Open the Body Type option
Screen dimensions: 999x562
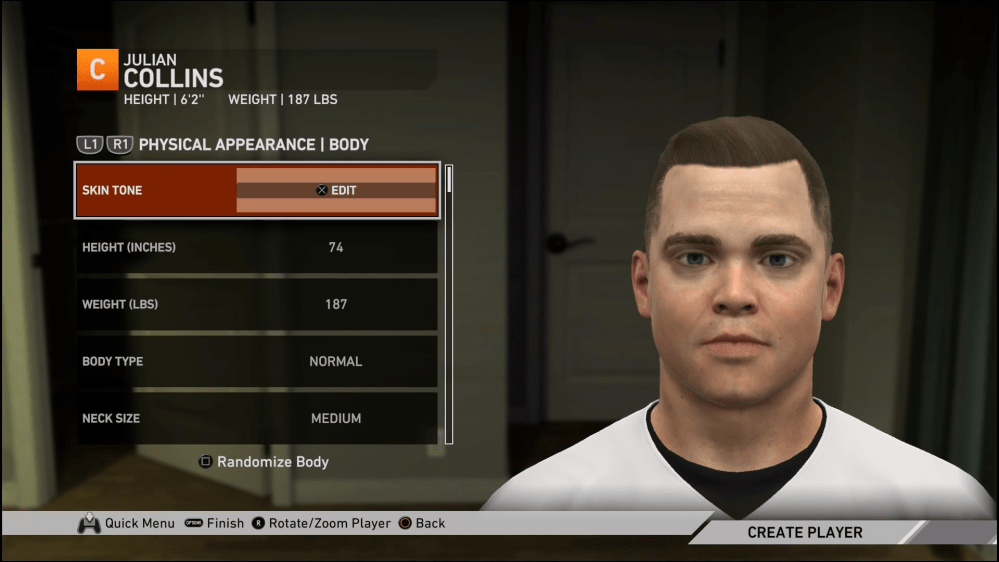(256, 361)
